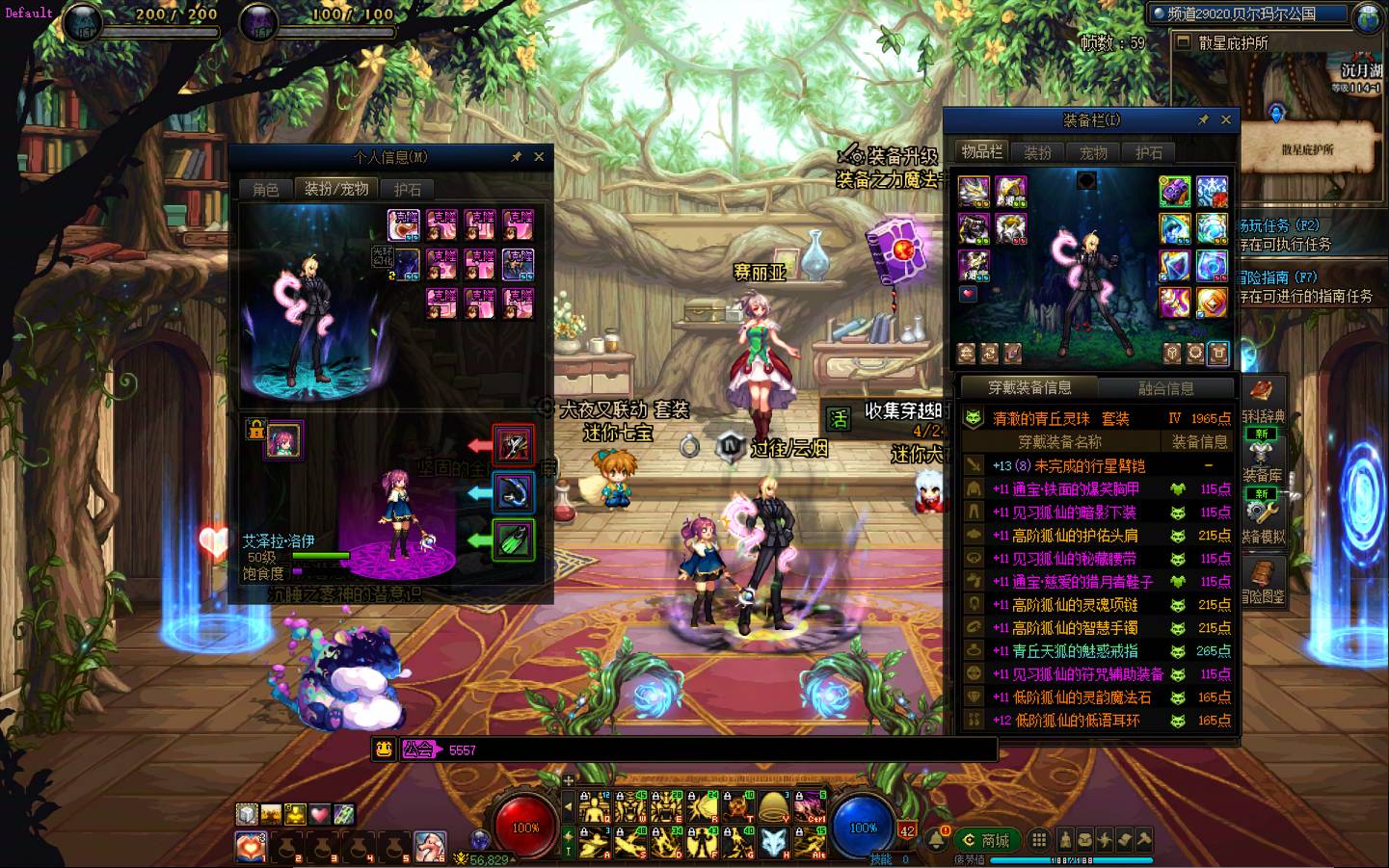Close the 装备栏 equipment window
The height and width of the screenshot is (868, 1389).
(1225, 120)
